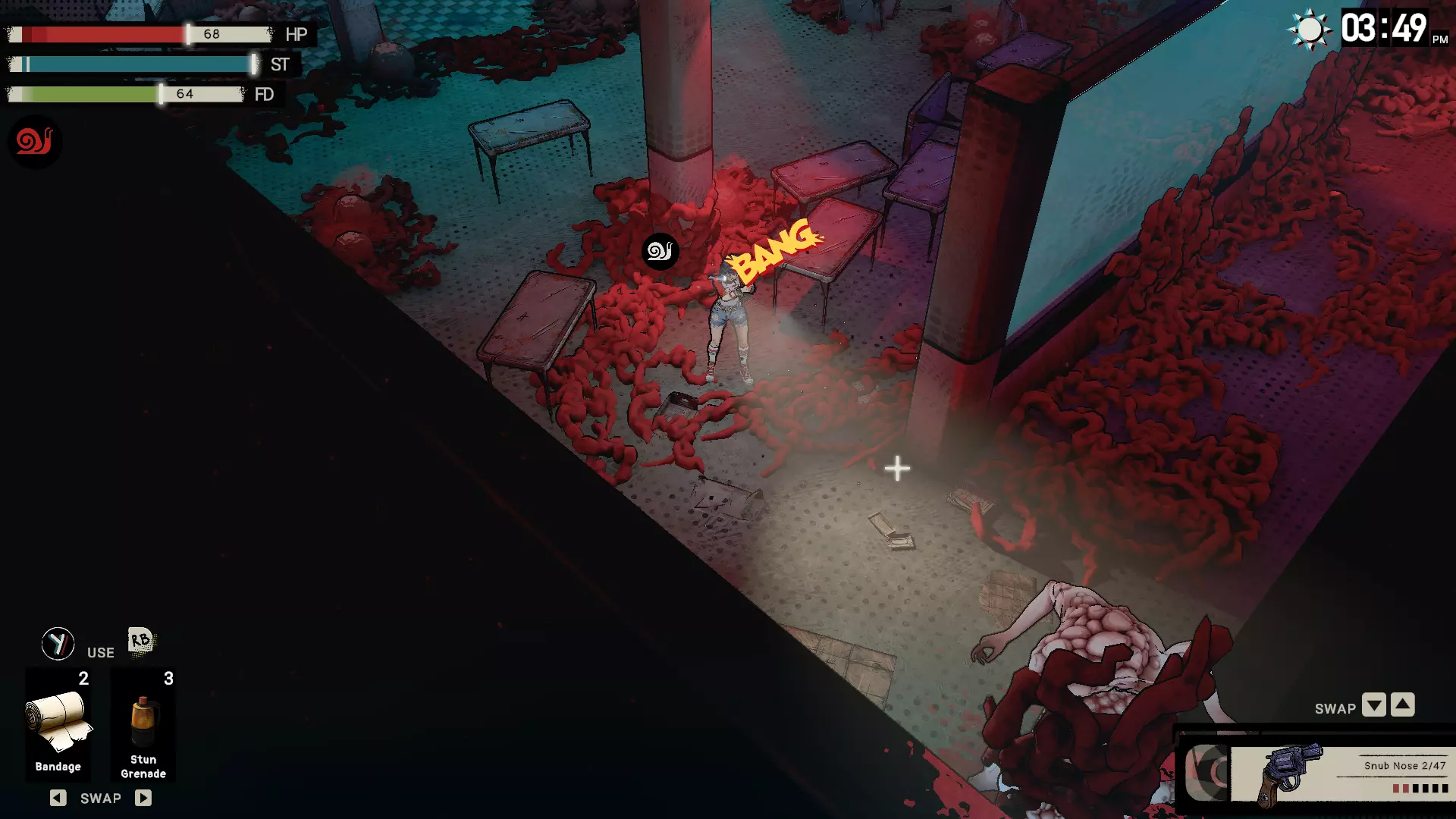Cycle weapon with the down arrow
This screenshot has height=819, width=1456.
[1373, 705]
